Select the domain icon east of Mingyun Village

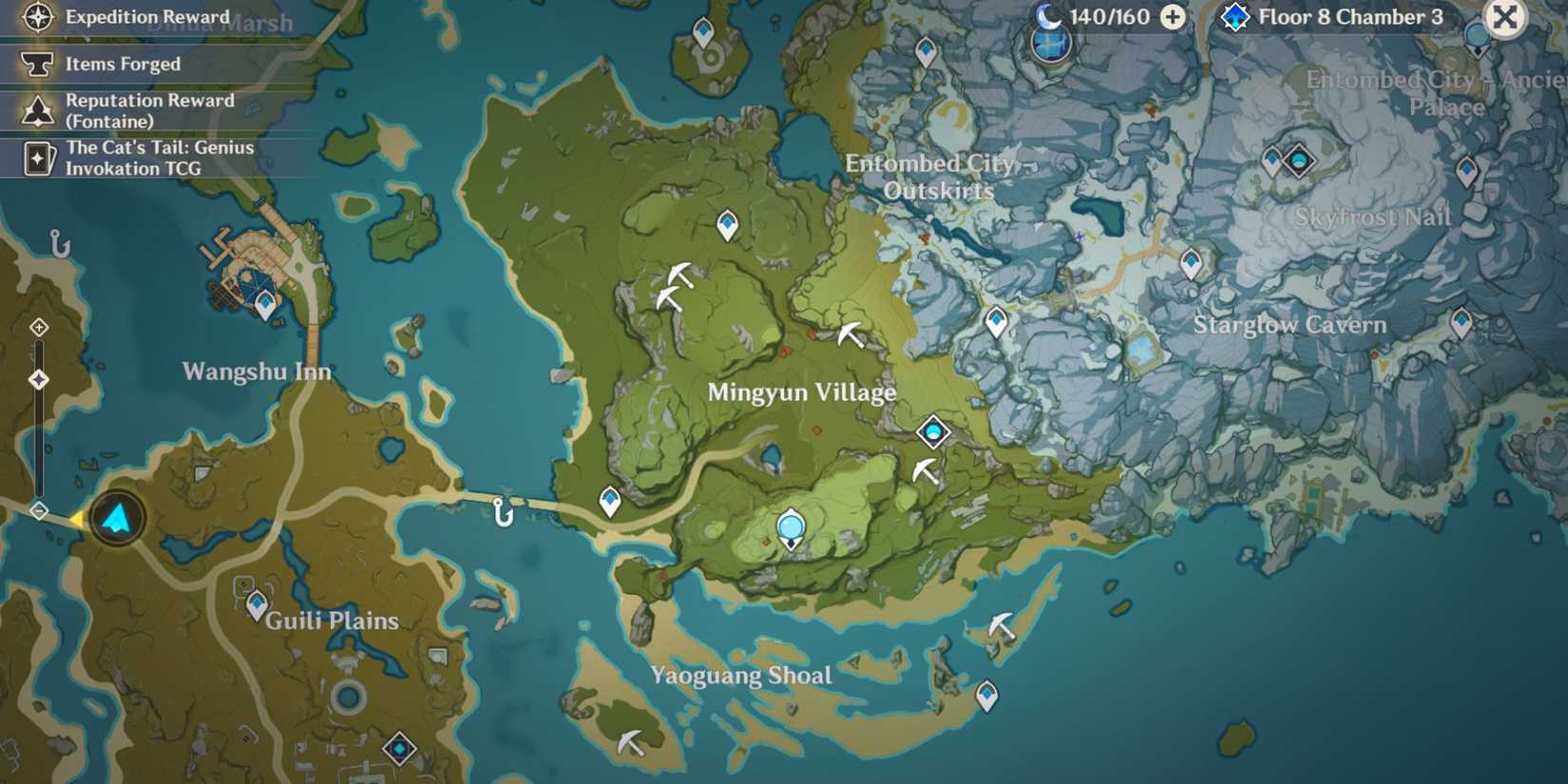click(932, 431)
